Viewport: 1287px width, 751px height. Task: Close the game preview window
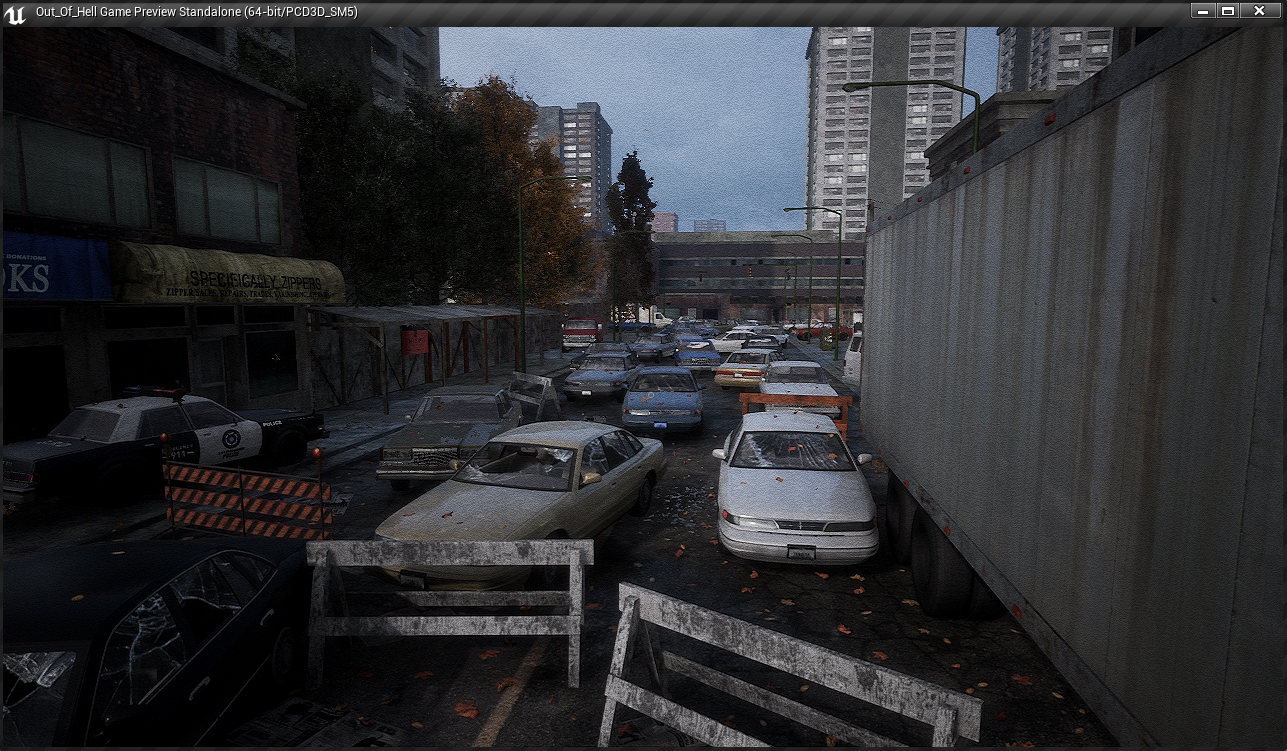pyautogui.click(x=1259, y=11)
